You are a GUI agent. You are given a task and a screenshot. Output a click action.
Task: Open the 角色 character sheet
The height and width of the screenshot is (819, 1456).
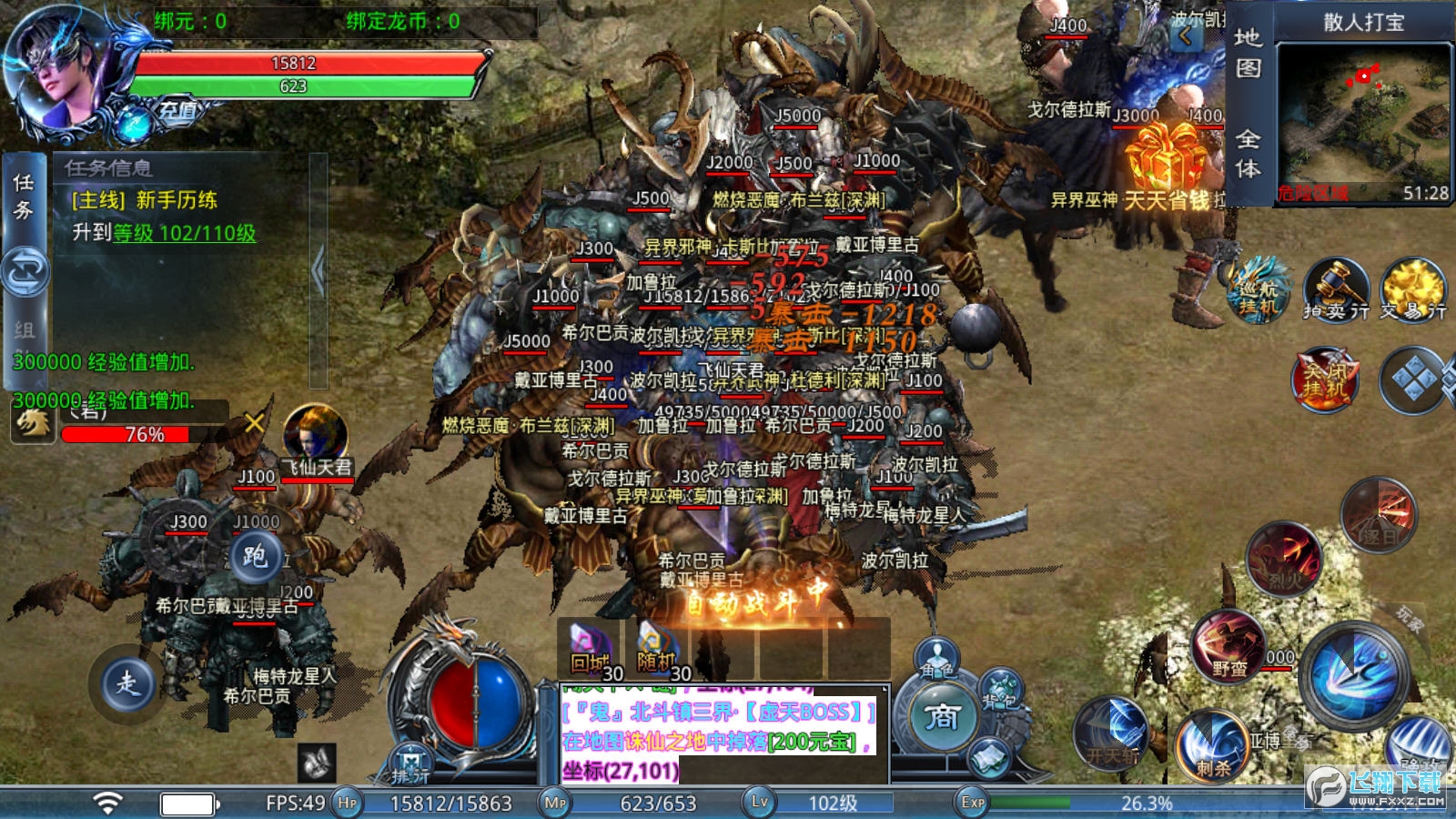pos(936,658)
